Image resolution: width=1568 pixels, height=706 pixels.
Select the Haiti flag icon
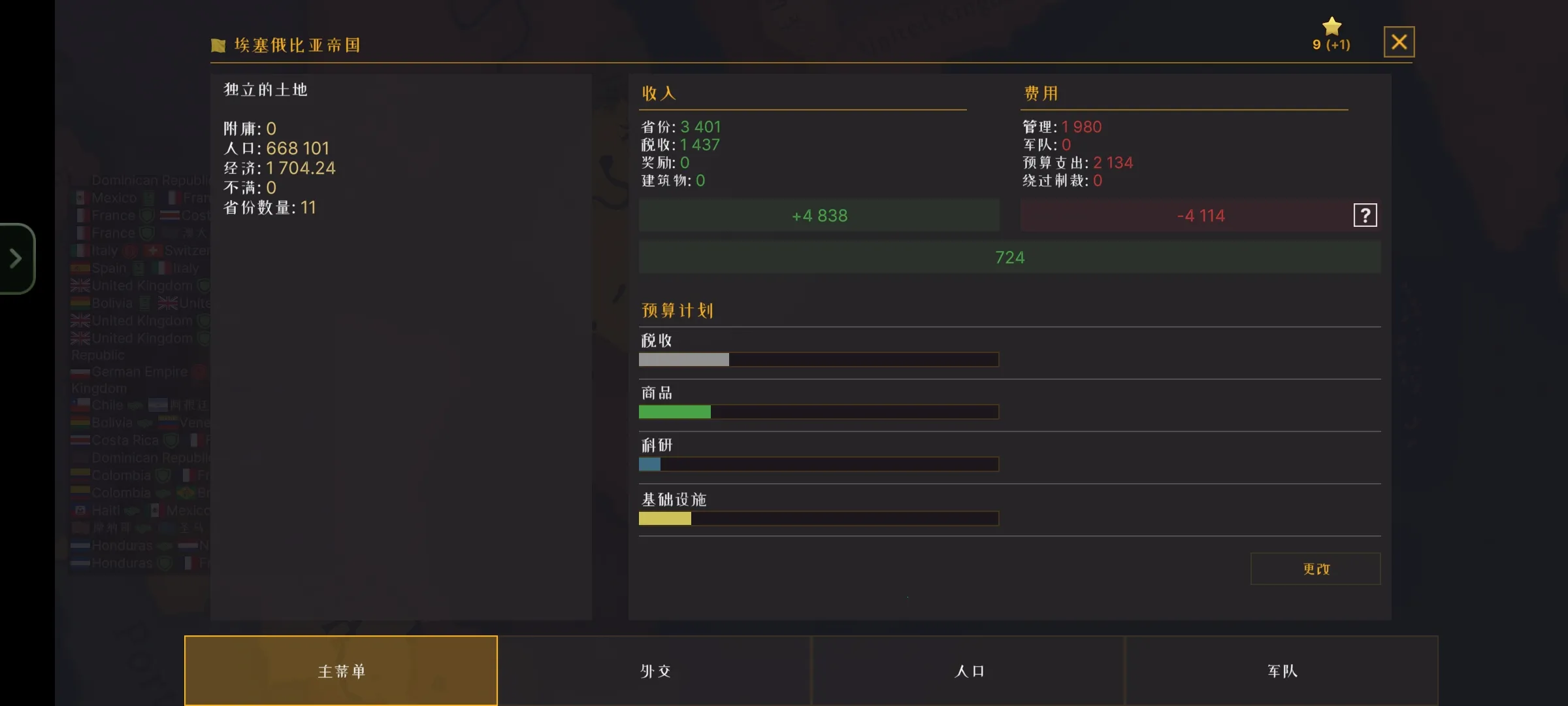[x=80, y=511]
